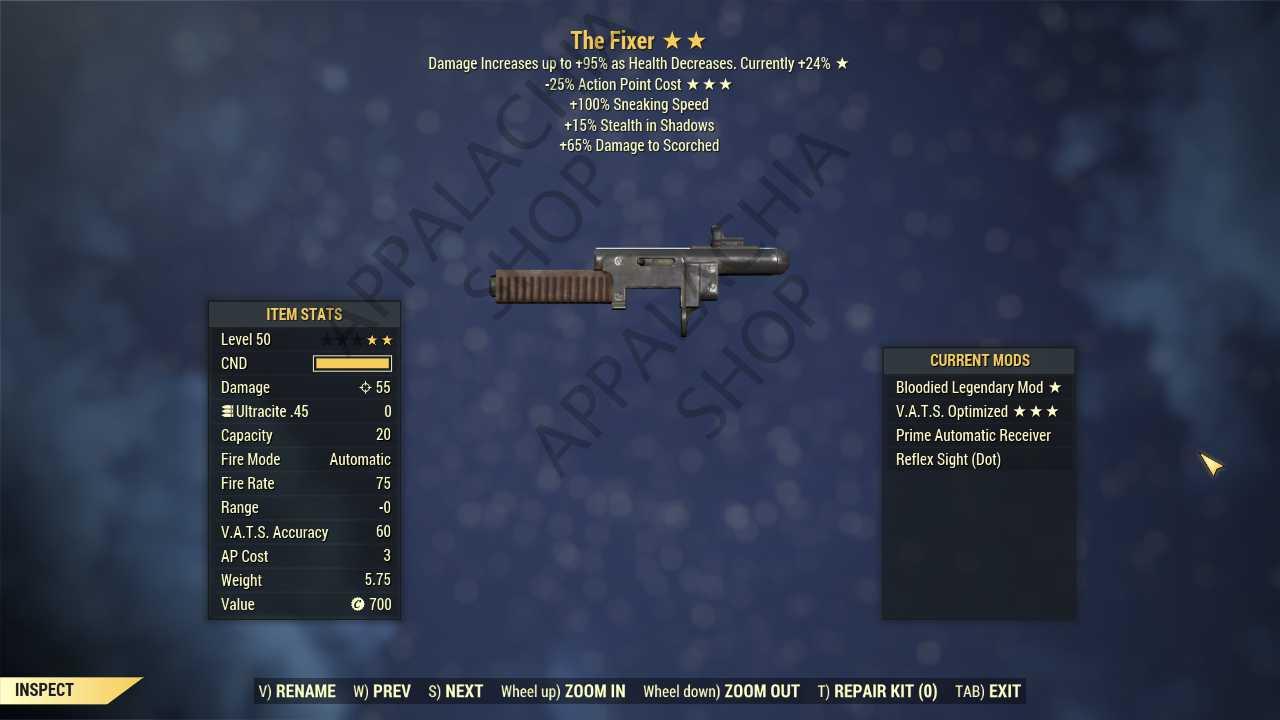The height and width of the screenshot is (720, 1280).
Task: Click the caps icon next to Value
Action: coord(358,604)
